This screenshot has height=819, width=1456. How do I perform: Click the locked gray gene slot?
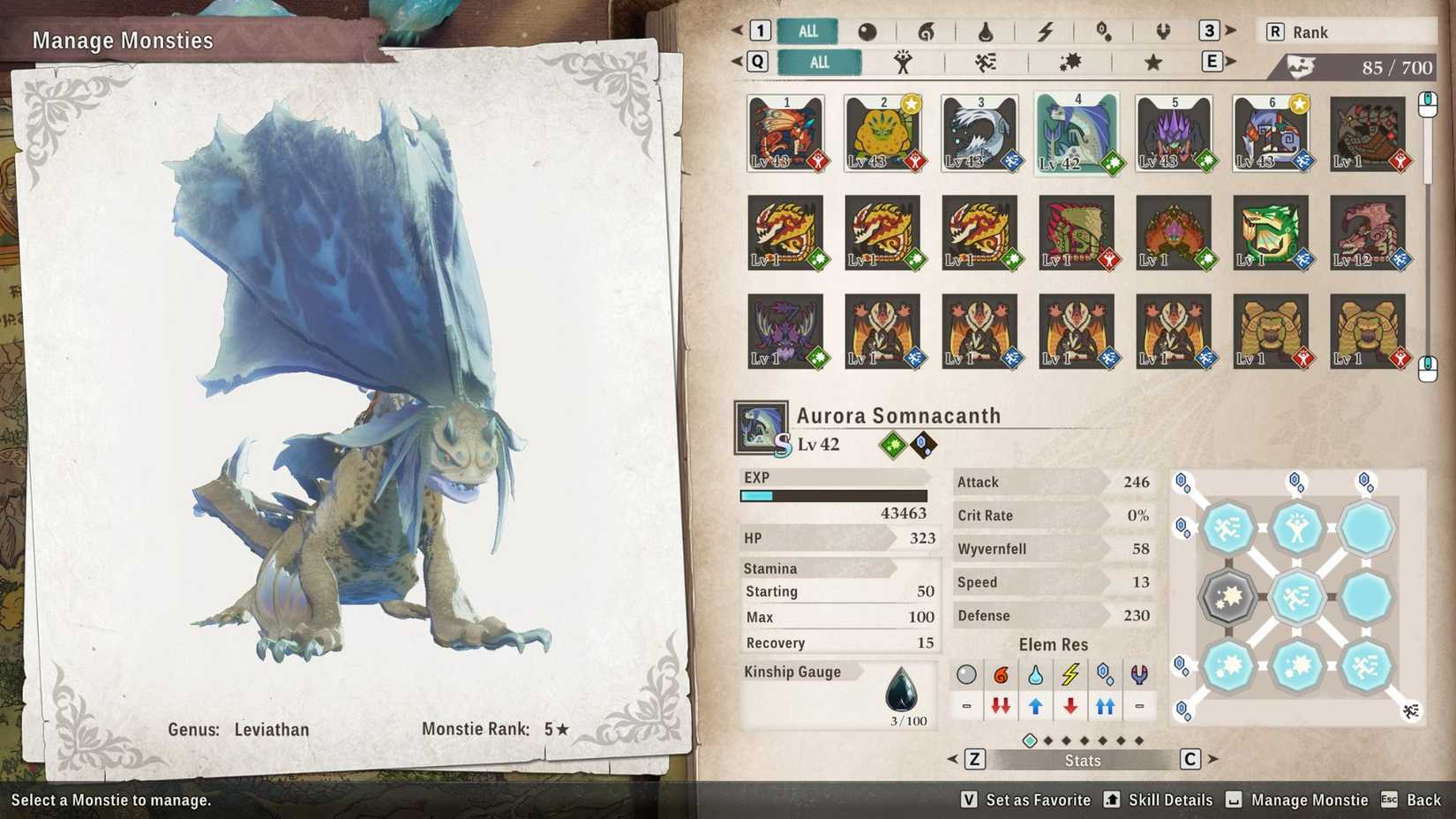coord(1228,596)
